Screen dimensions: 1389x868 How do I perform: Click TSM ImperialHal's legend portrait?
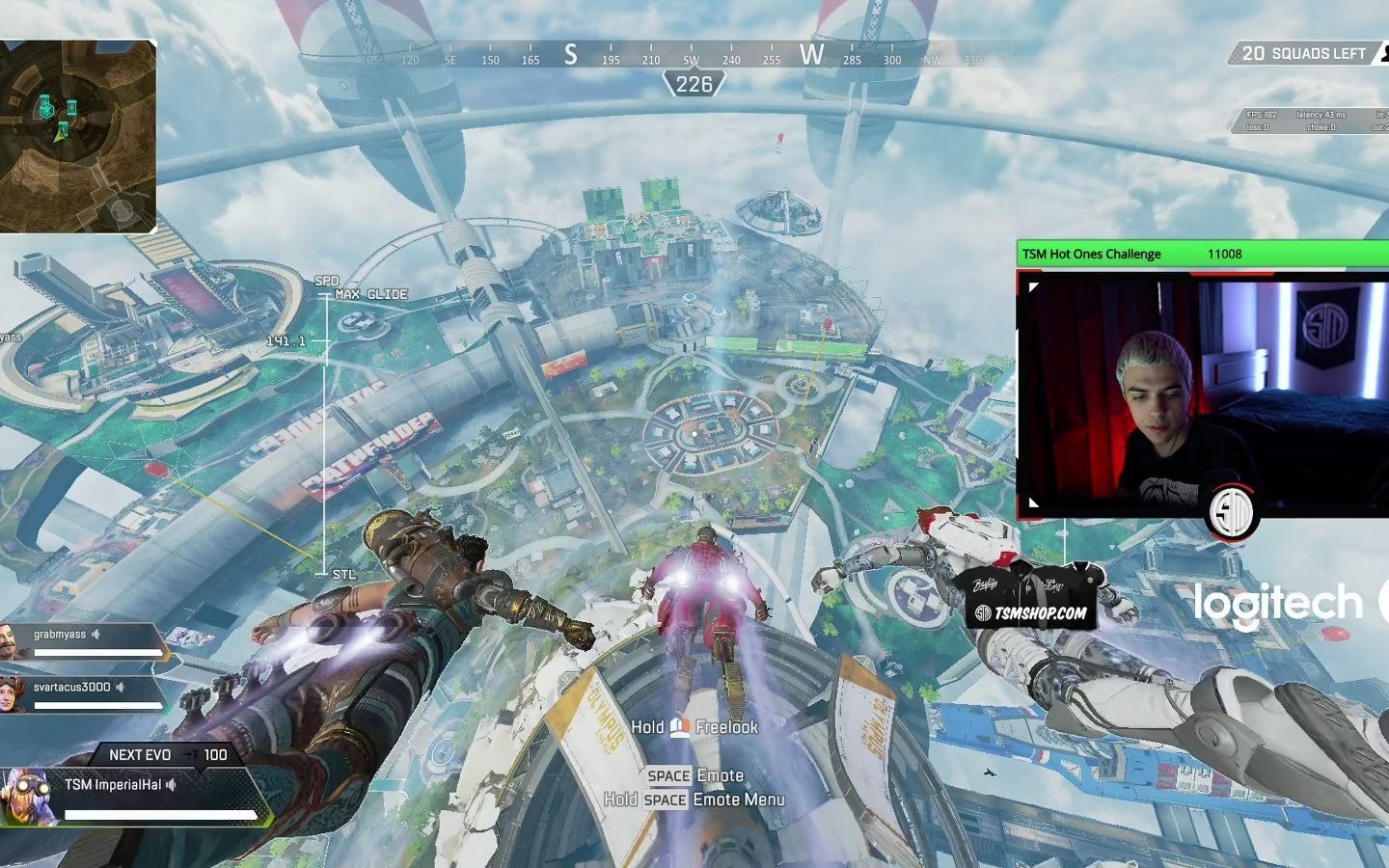[x=27, y=797]
